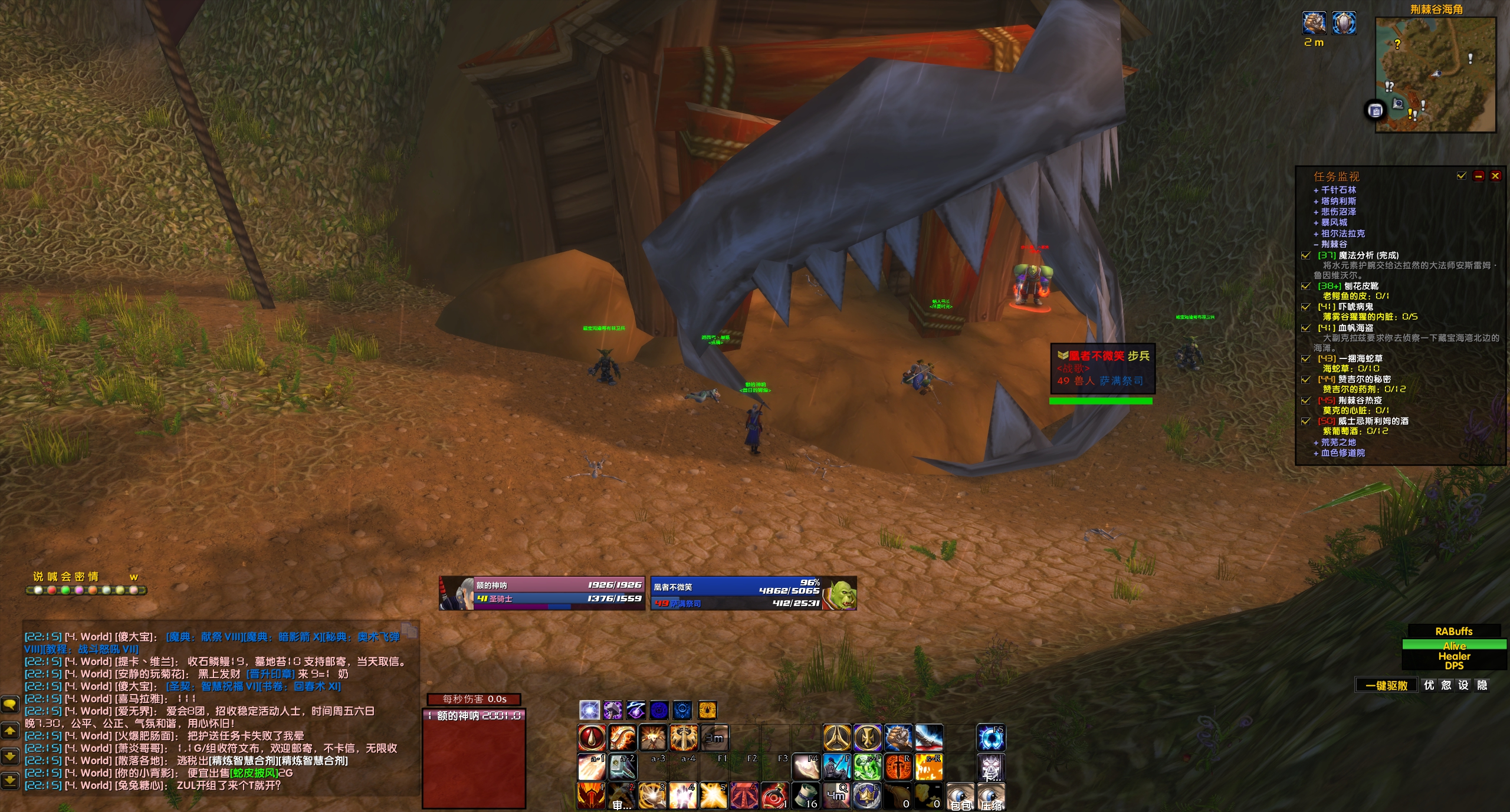Toggle the 血帆海盗 quest checkbox
Image resolution: width=1510 pixels, height=812 pixels.
pos(1306,328)
